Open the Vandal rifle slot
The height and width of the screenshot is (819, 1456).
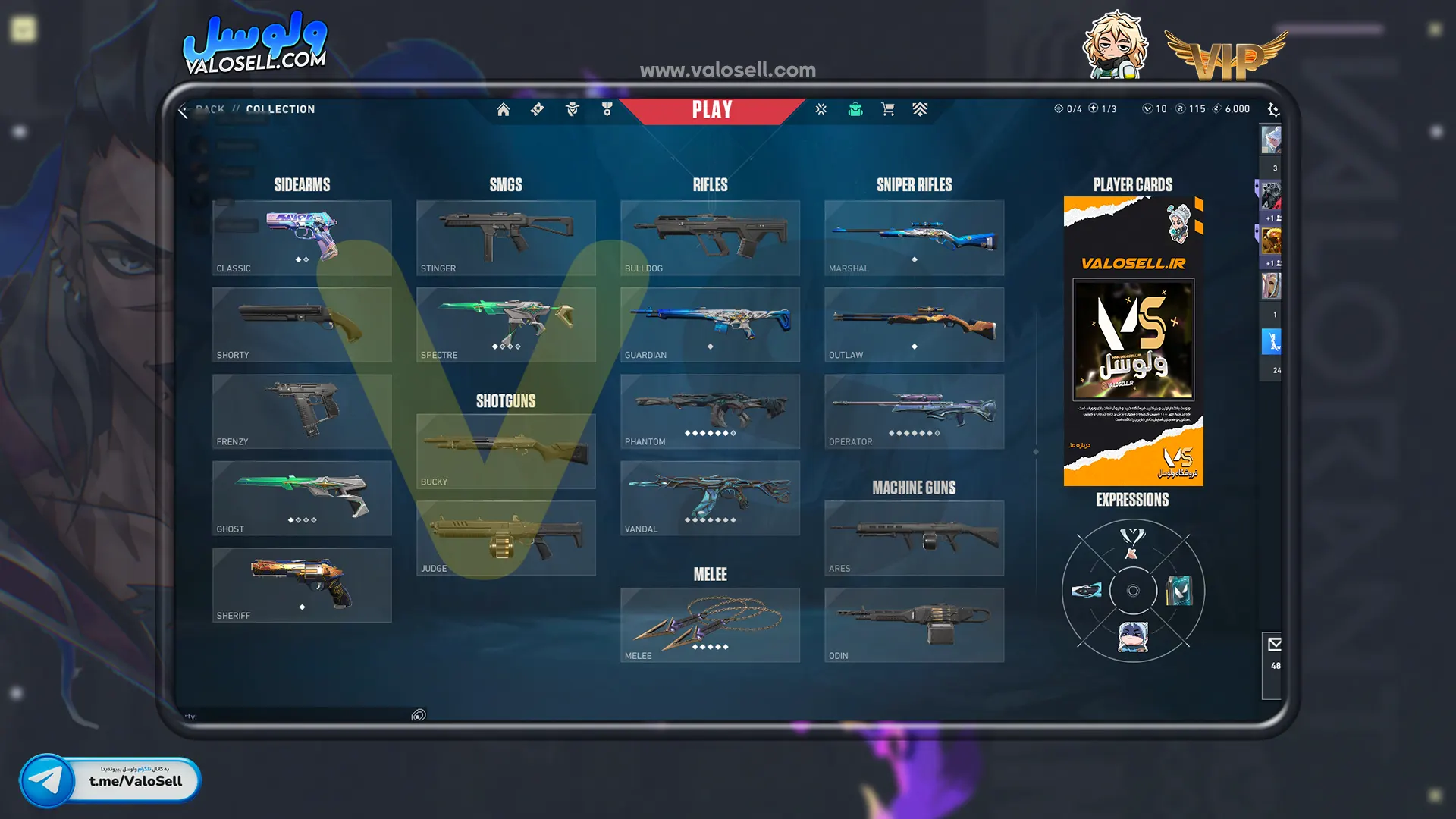710,498
